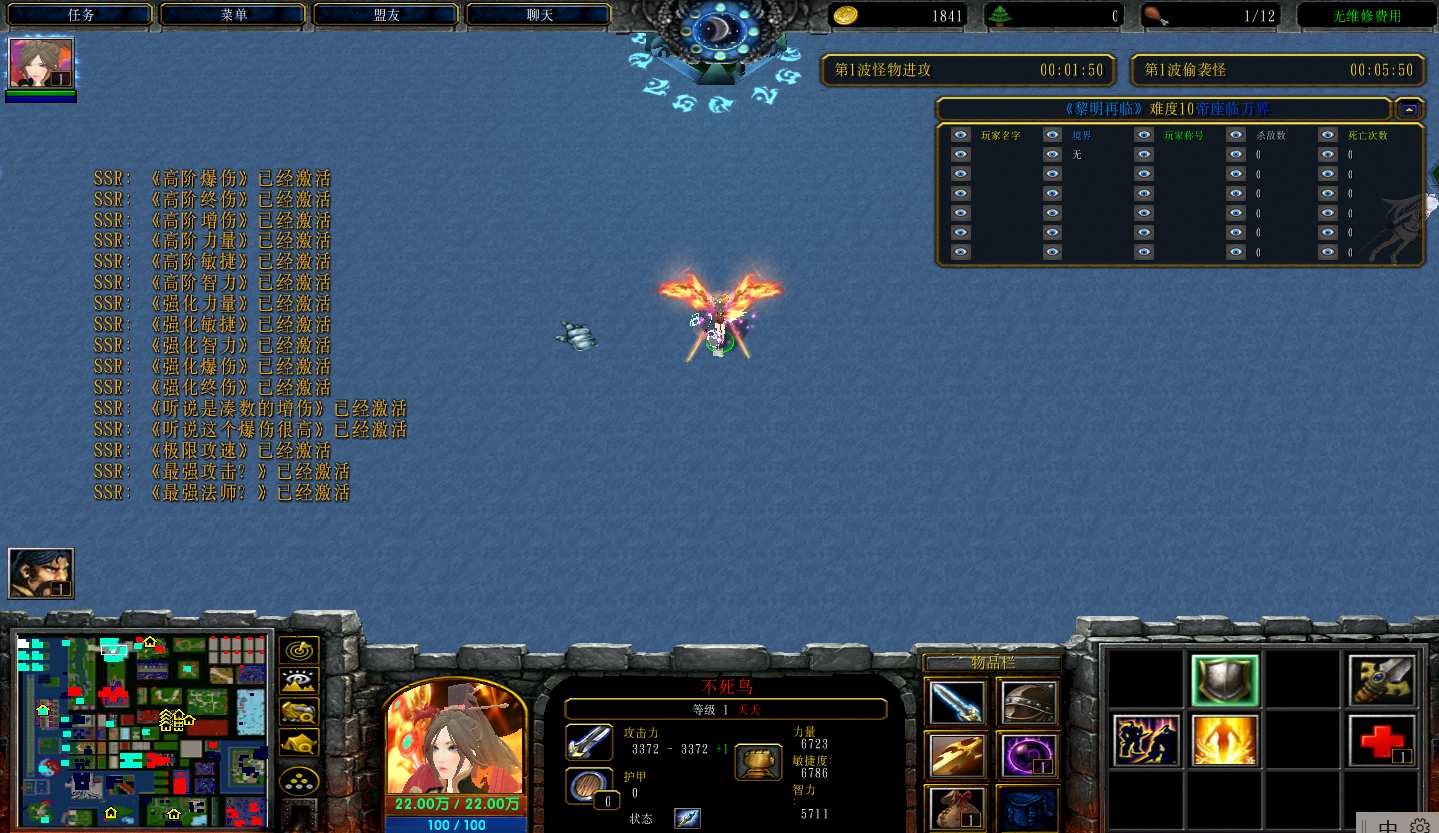Open the 任务 quests menu
Viewport: 1439px width, 833px height.
(x=81, y=15)
